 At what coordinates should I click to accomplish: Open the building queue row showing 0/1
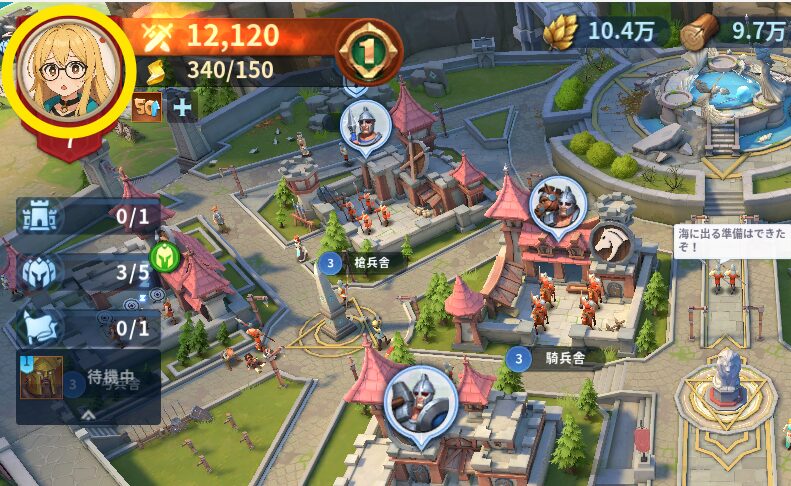(x=90, y=215)
